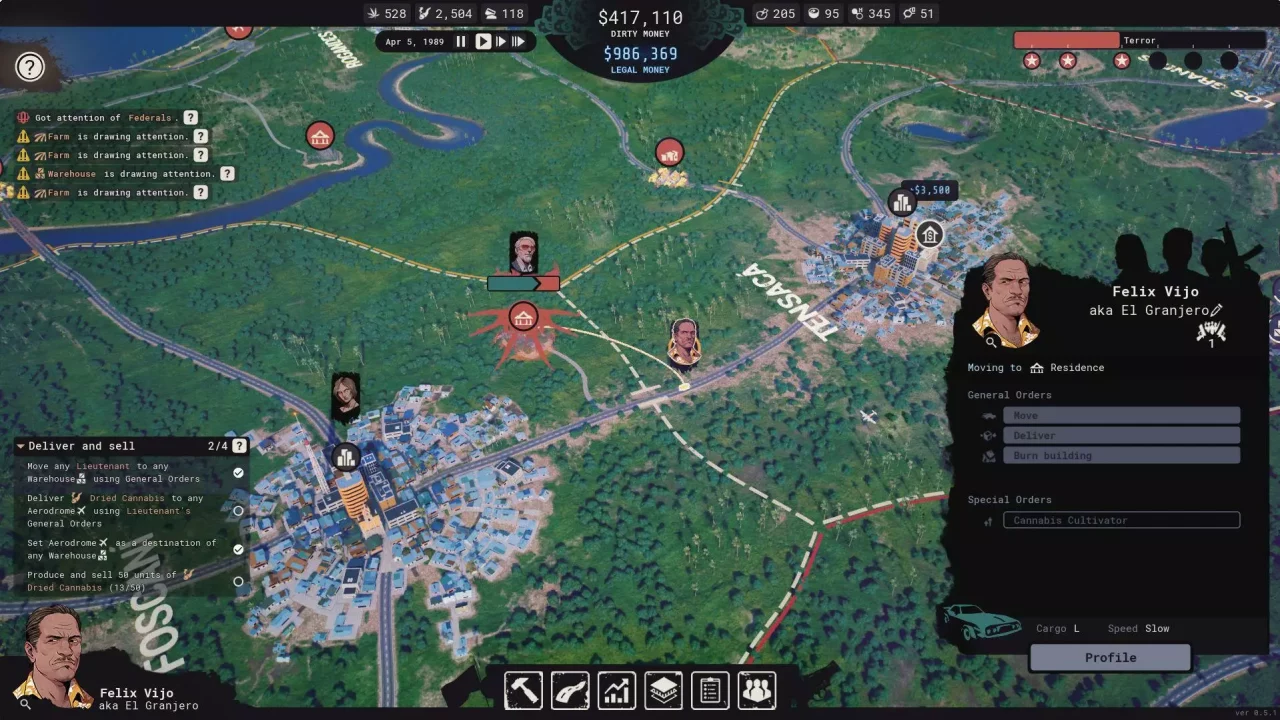Click the cannabis leaf counter showing 528
This screenshot has width=1280, height=720.
click(x=386, y=13)
